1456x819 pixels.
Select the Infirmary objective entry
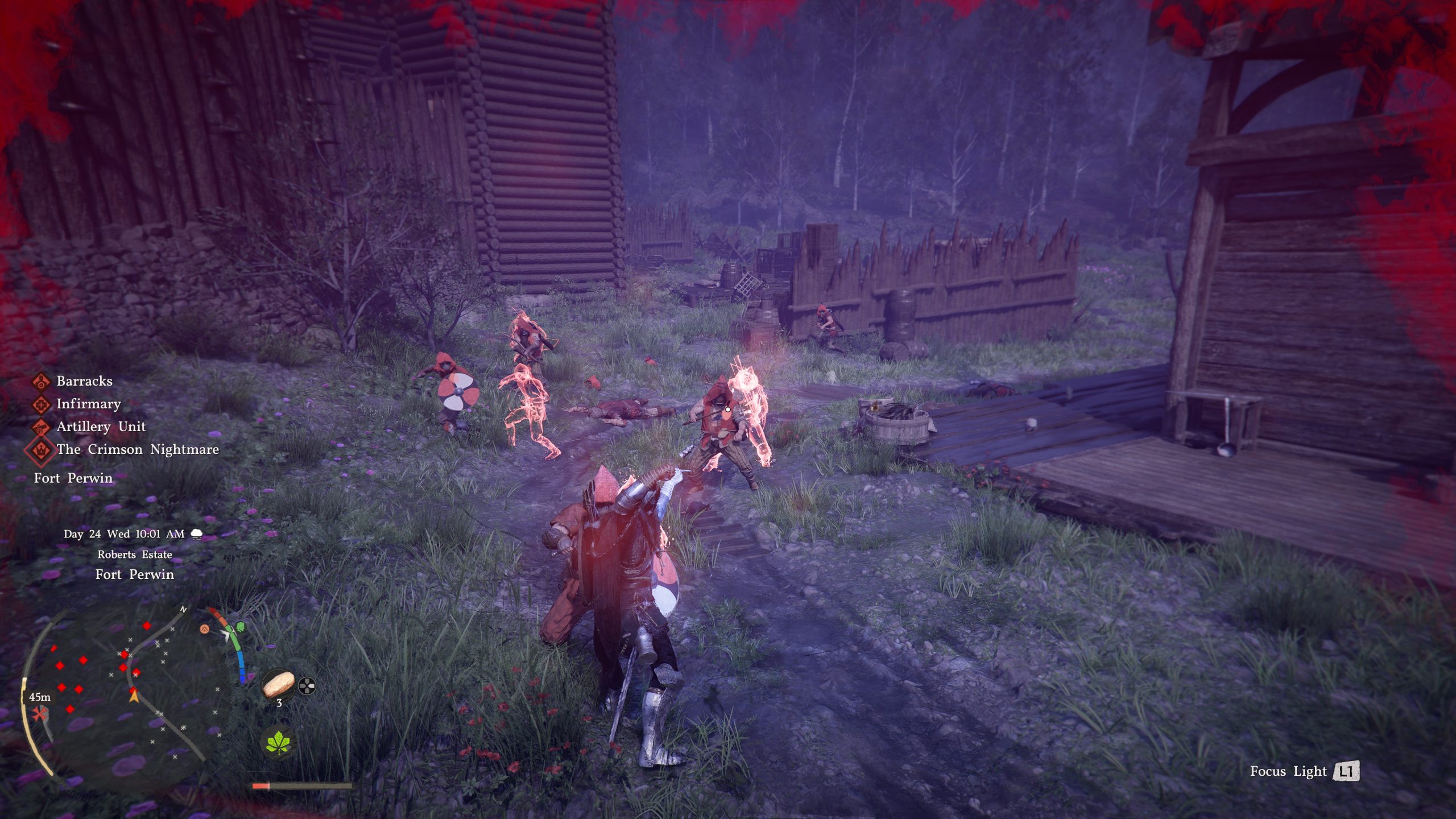pyautogui.click(x=88, y=404)
